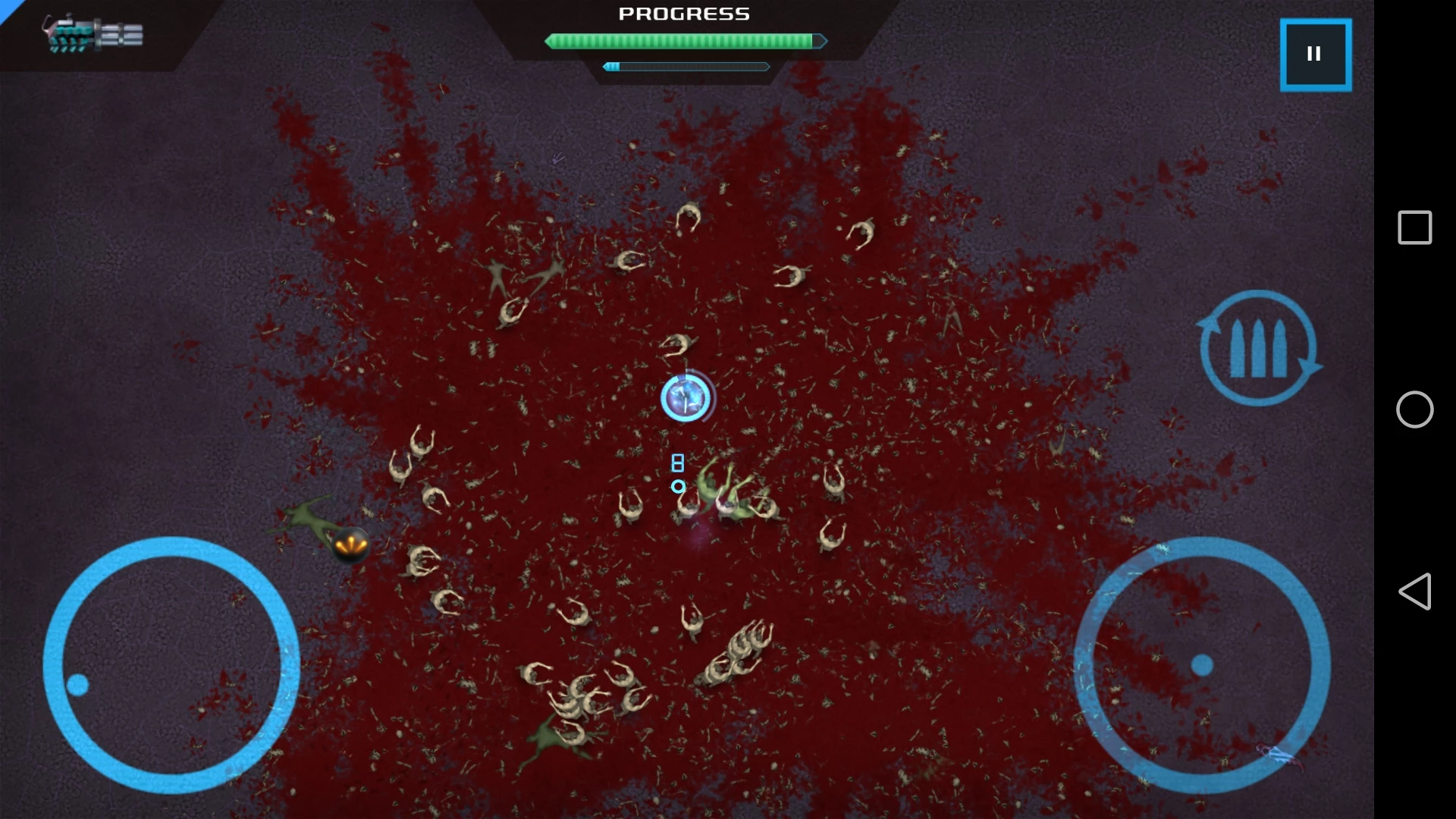Pause the game
The image size is (1456, 819).
click(x=1315, y=55)
